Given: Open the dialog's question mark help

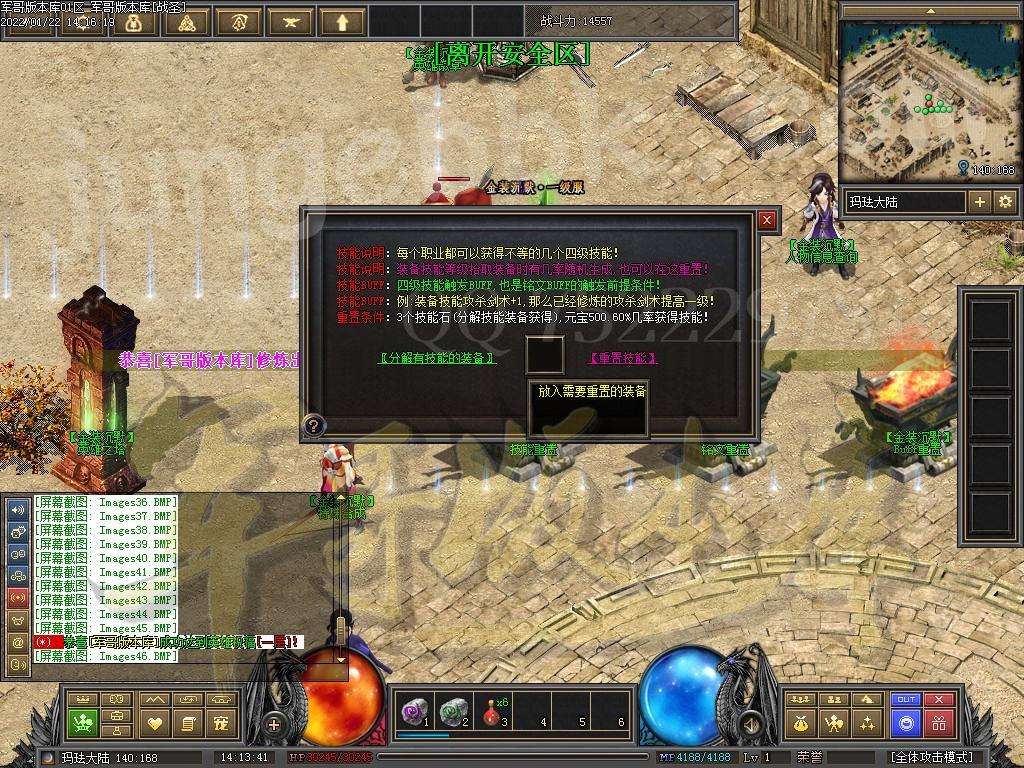Looking at the screenshot, I should (x=314, y=426).
